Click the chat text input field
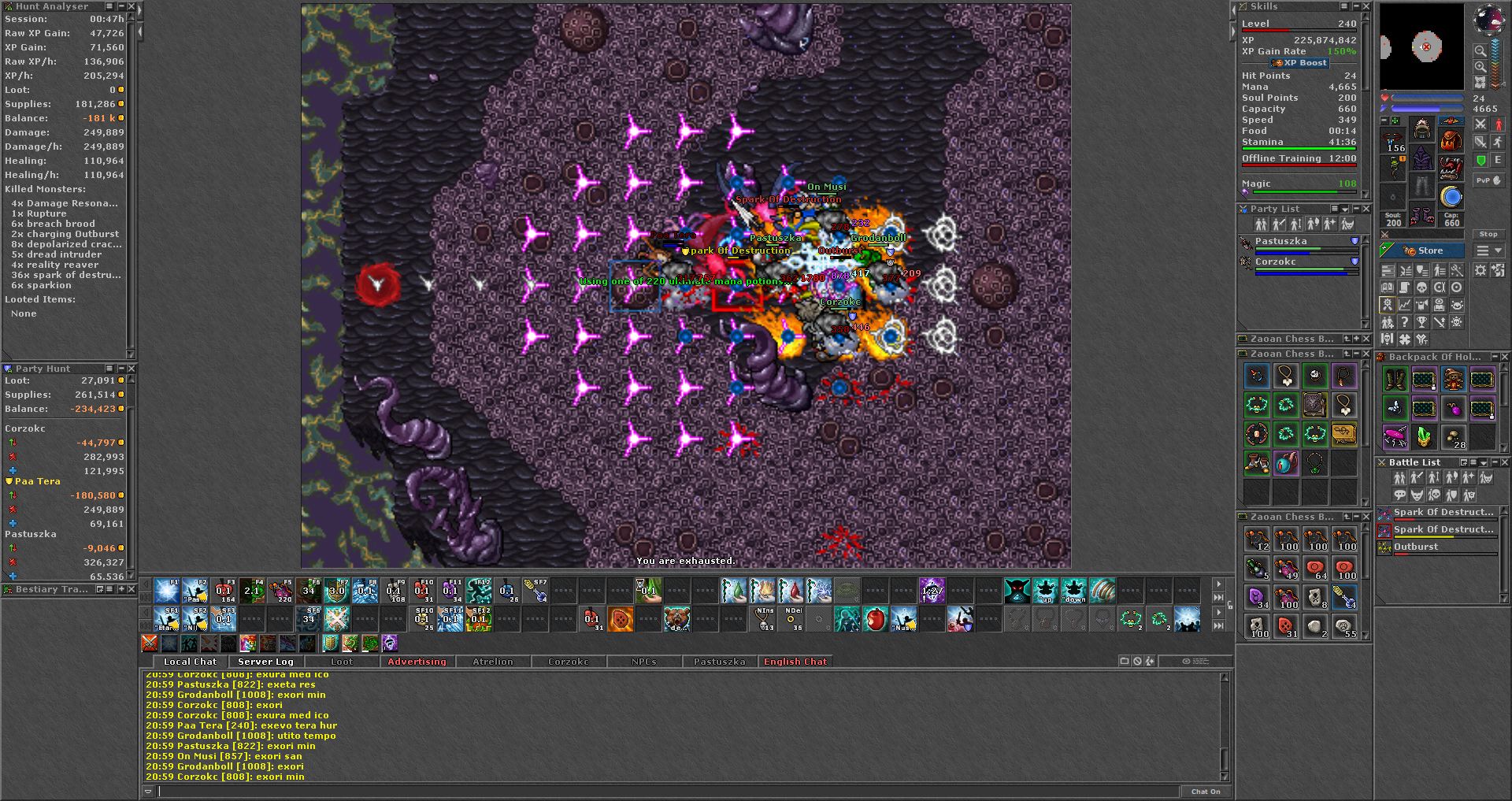 pos(668,792)
